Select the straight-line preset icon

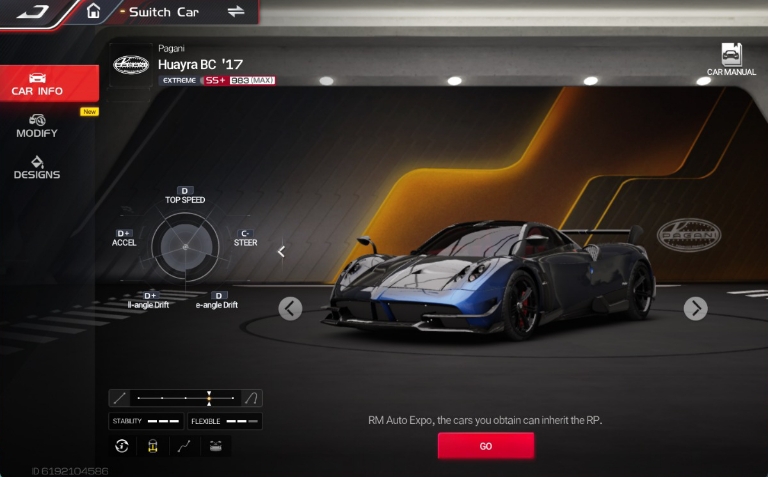[120, 398]
